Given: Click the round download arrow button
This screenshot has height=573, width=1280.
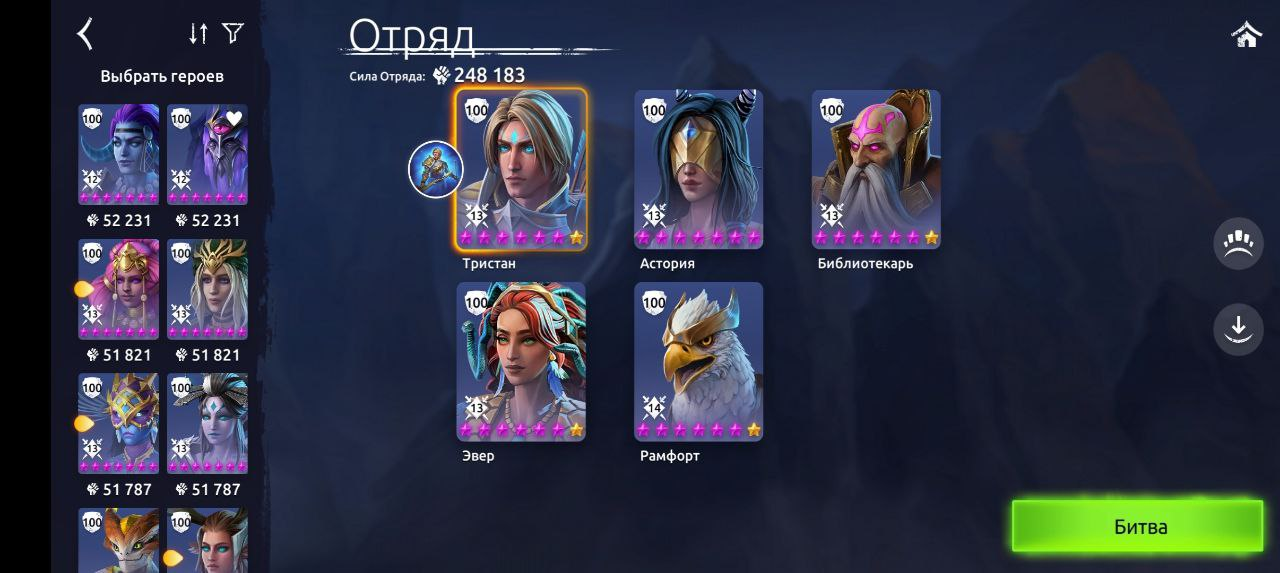Looking at the screenshot, I should (1238, 328).
